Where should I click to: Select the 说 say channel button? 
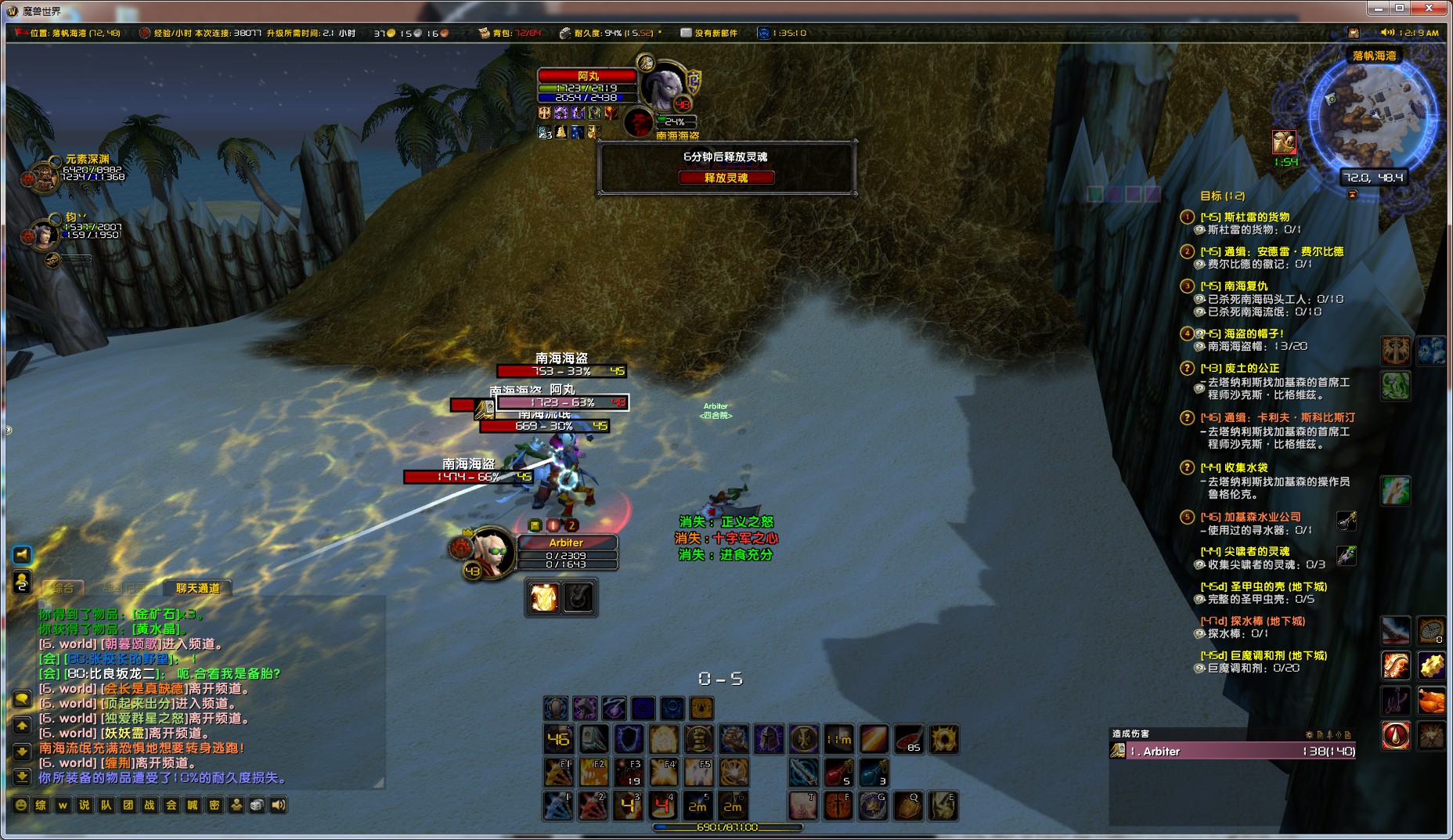[85, 805]
